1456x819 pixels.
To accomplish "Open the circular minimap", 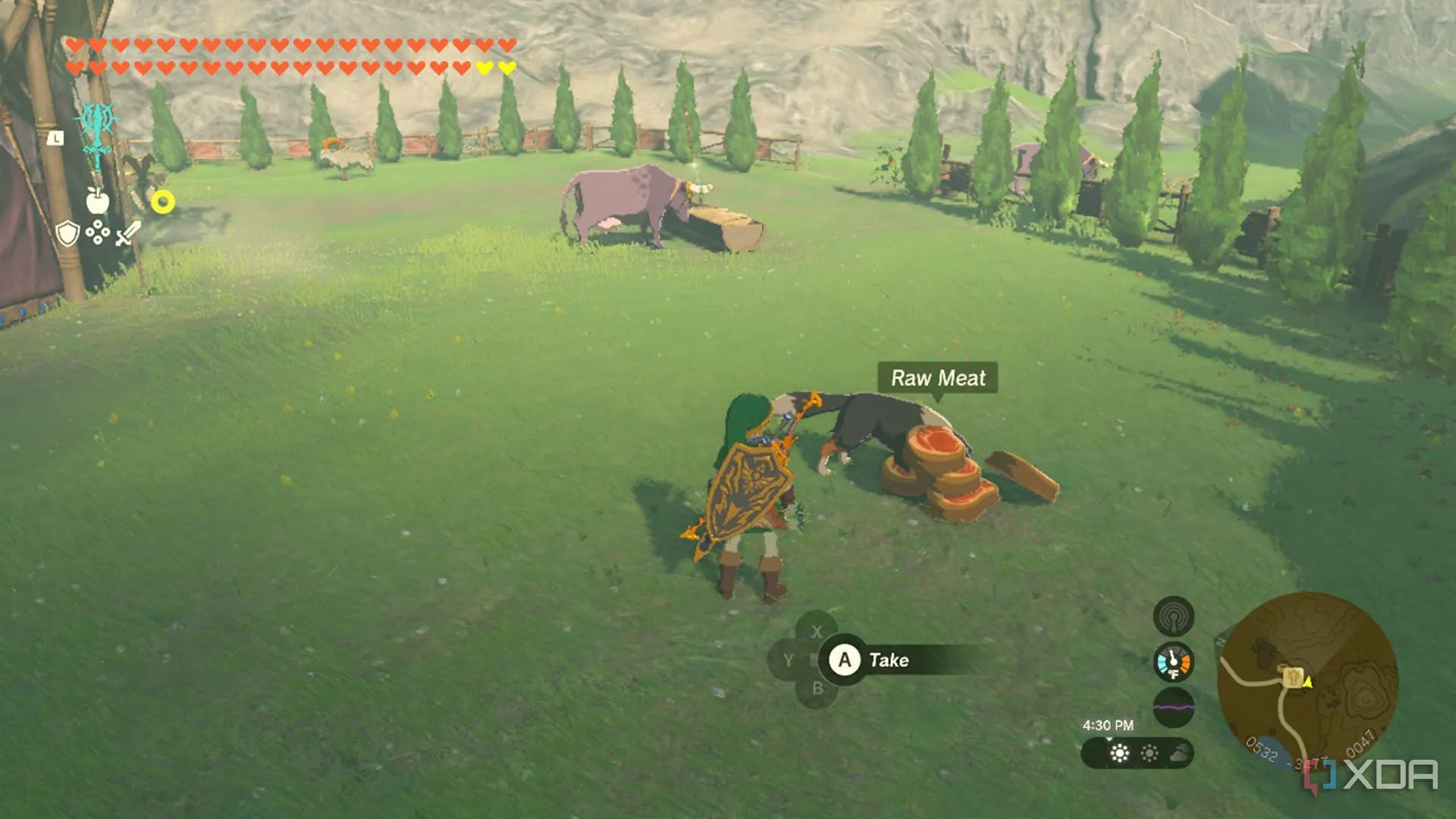I will click(1307, 679).
